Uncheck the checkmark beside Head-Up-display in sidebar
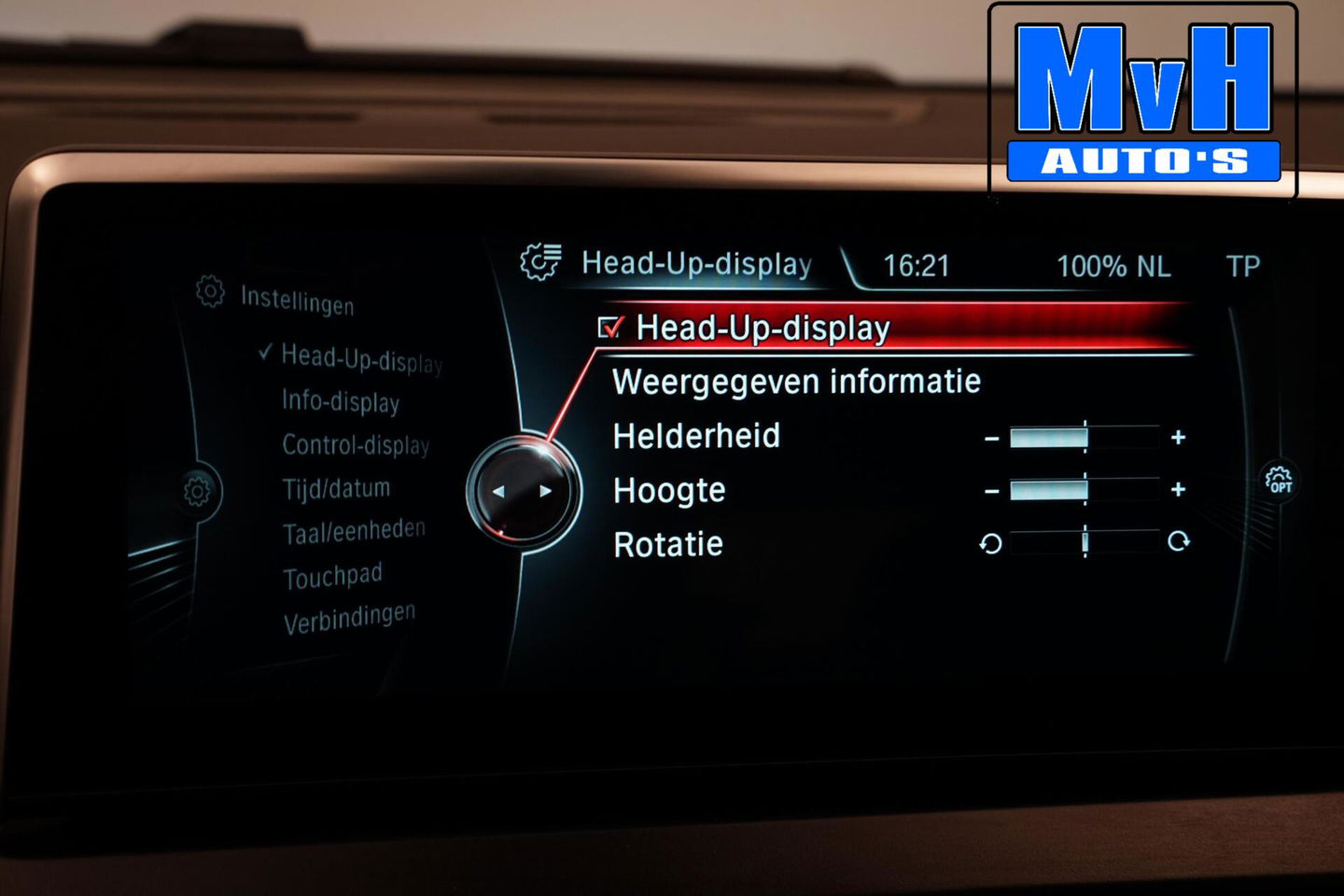This screenshot has height=896, width=1344. click(x=264, y=353)
